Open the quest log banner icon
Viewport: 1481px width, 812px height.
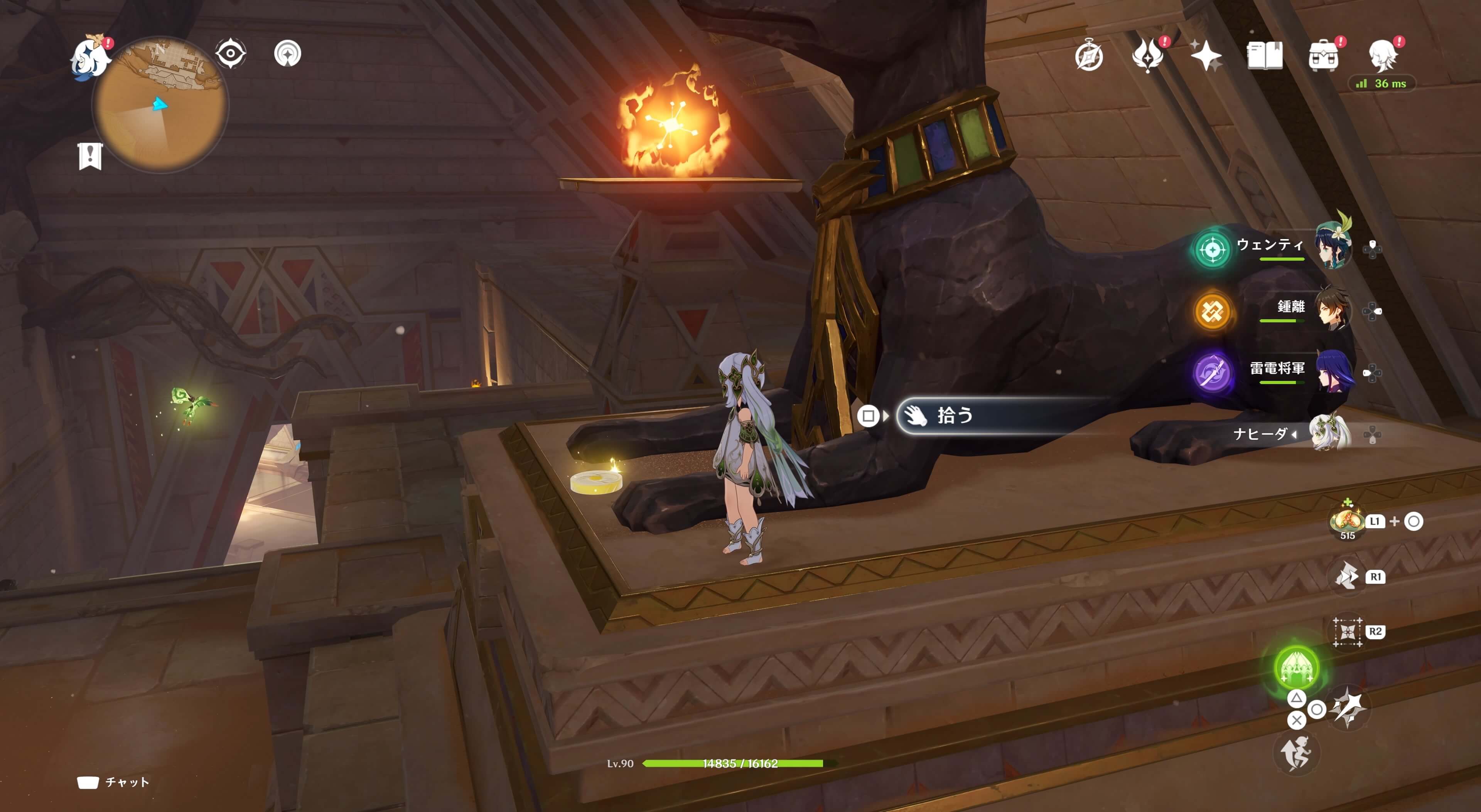pyautogui.click(x=90, y=156)
